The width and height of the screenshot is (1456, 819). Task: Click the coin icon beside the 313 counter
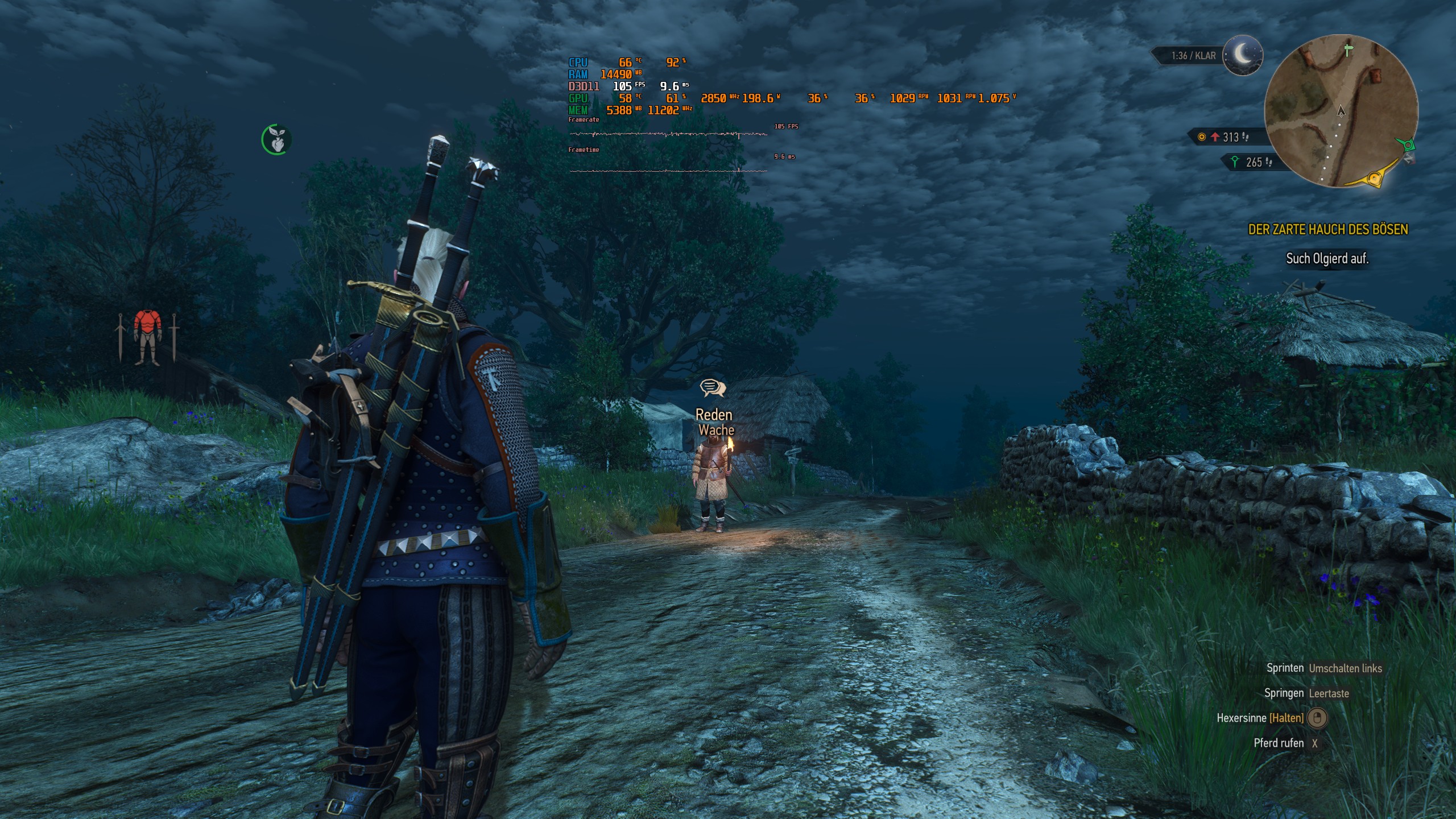[x=1202, y=136]
